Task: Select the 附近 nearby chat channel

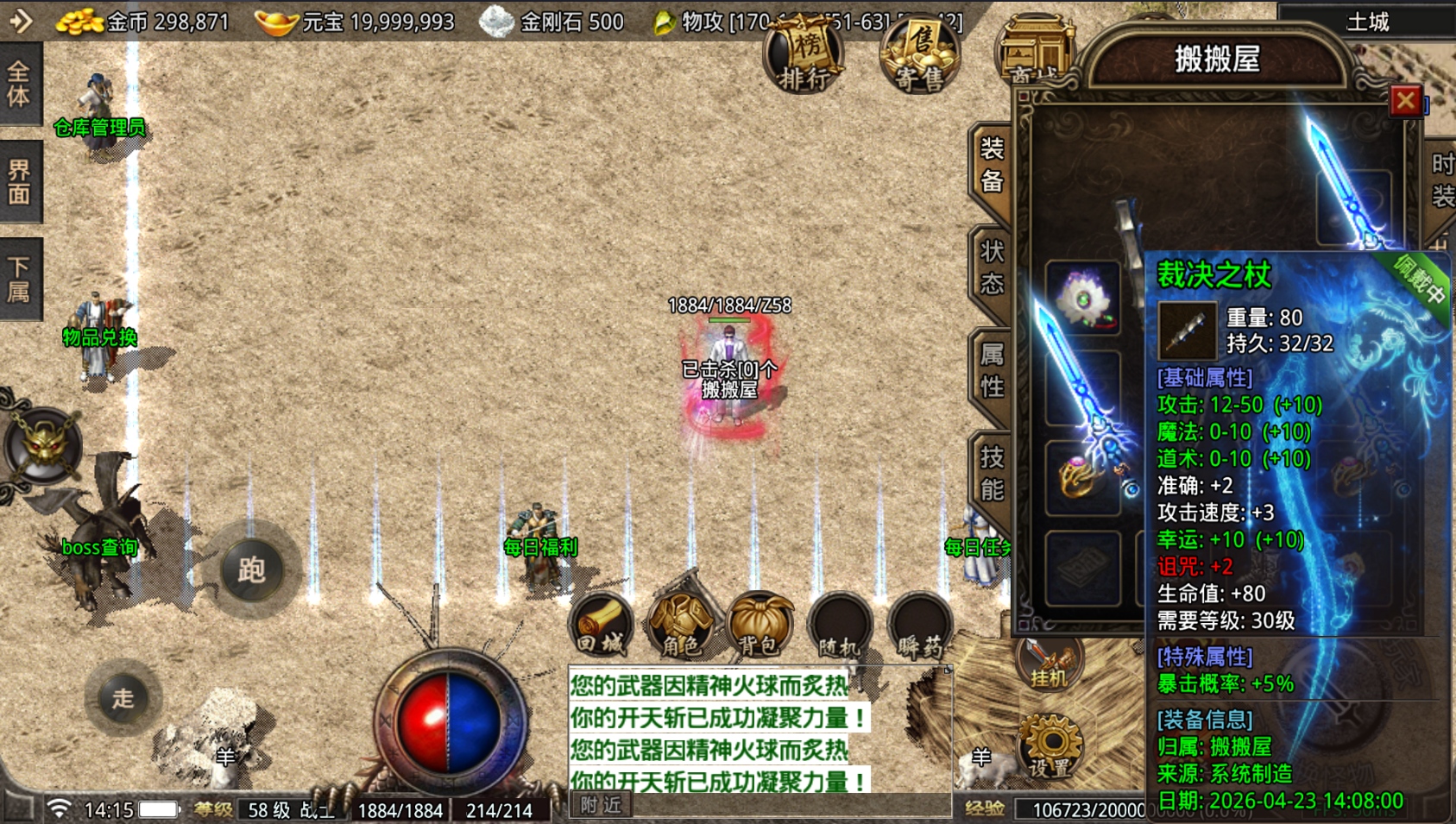Action: [601, 805]
